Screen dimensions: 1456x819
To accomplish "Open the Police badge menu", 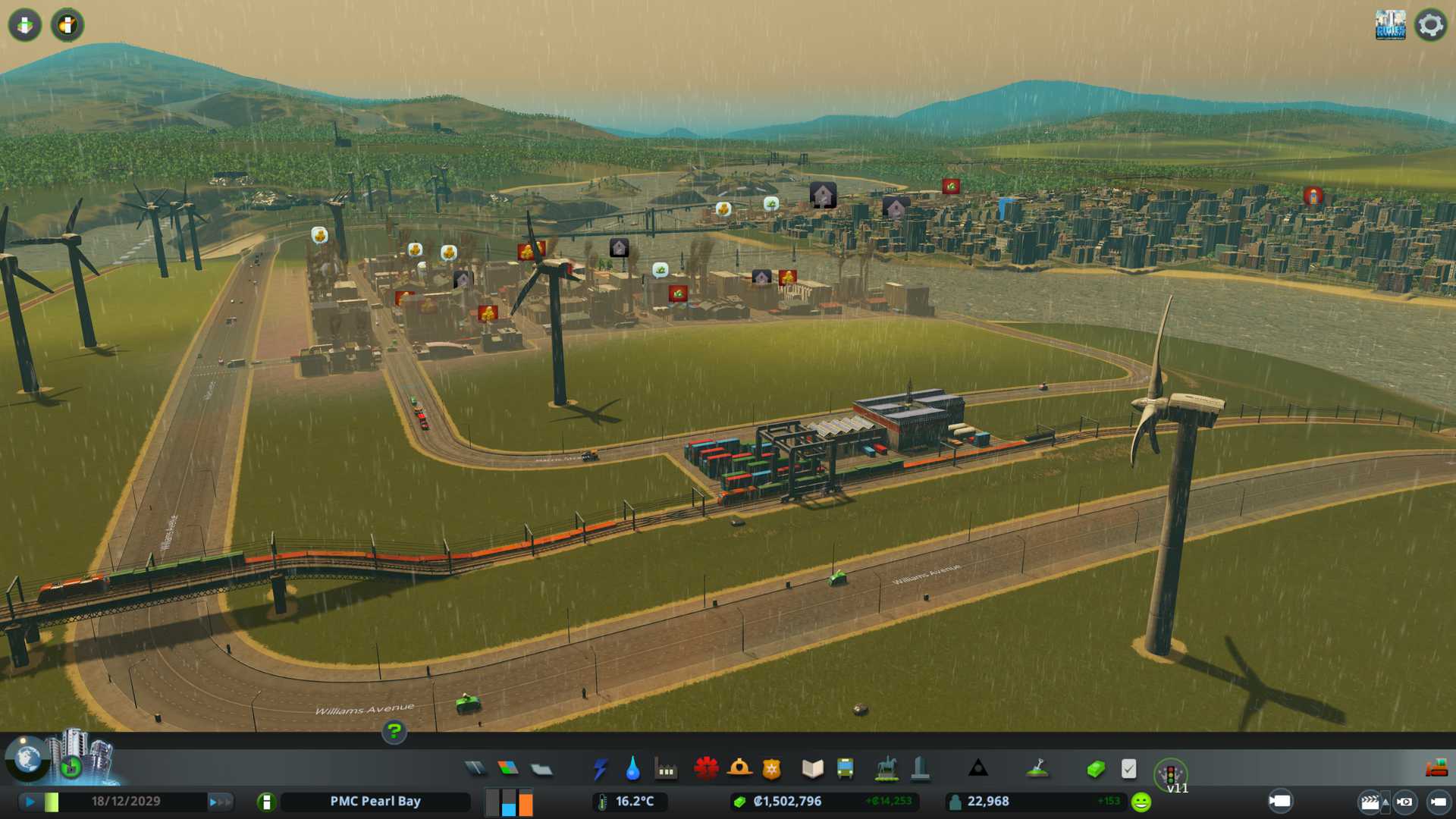I will pyautogui.click(x=771, y=770).
